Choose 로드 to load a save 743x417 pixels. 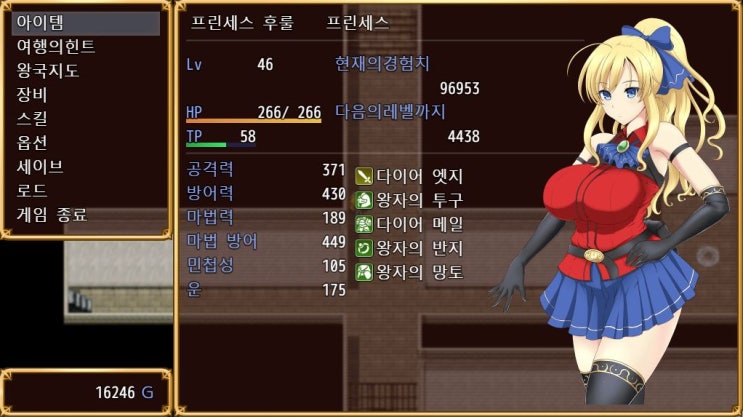coord(86,190)
